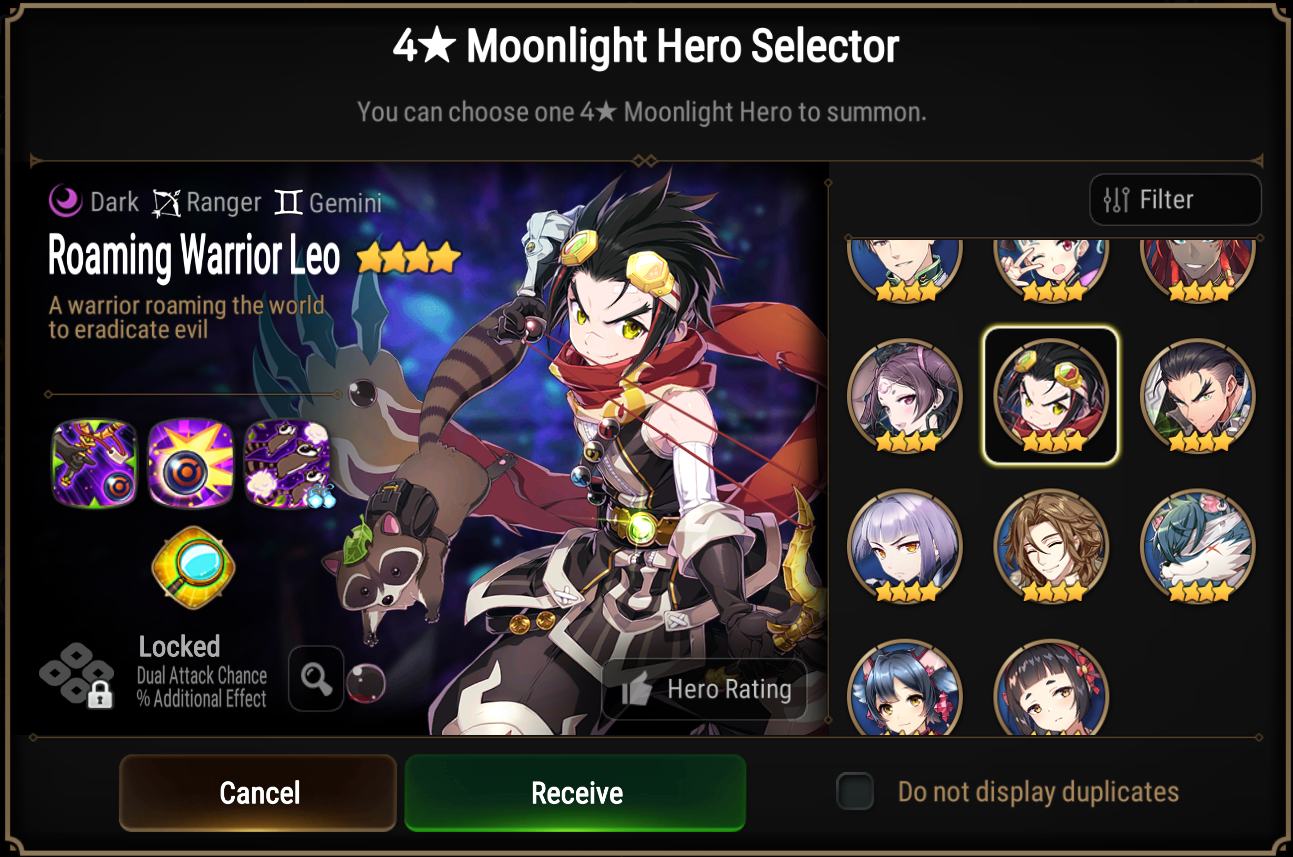
Task: Open the locked Memory Imprint icon
Action: click(77, 678)
